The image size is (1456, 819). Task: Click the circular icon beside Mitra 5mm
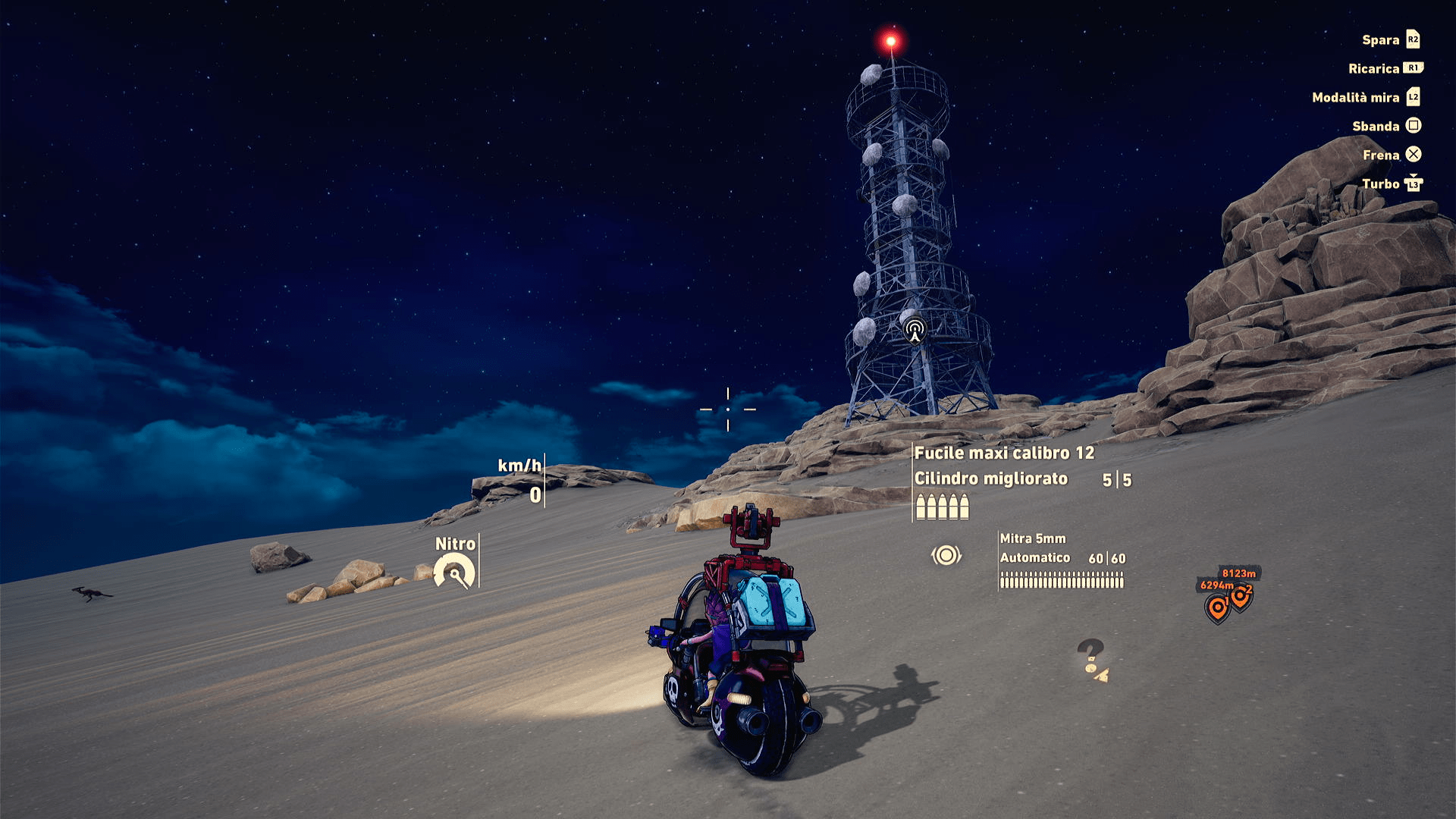pos(946,556)
